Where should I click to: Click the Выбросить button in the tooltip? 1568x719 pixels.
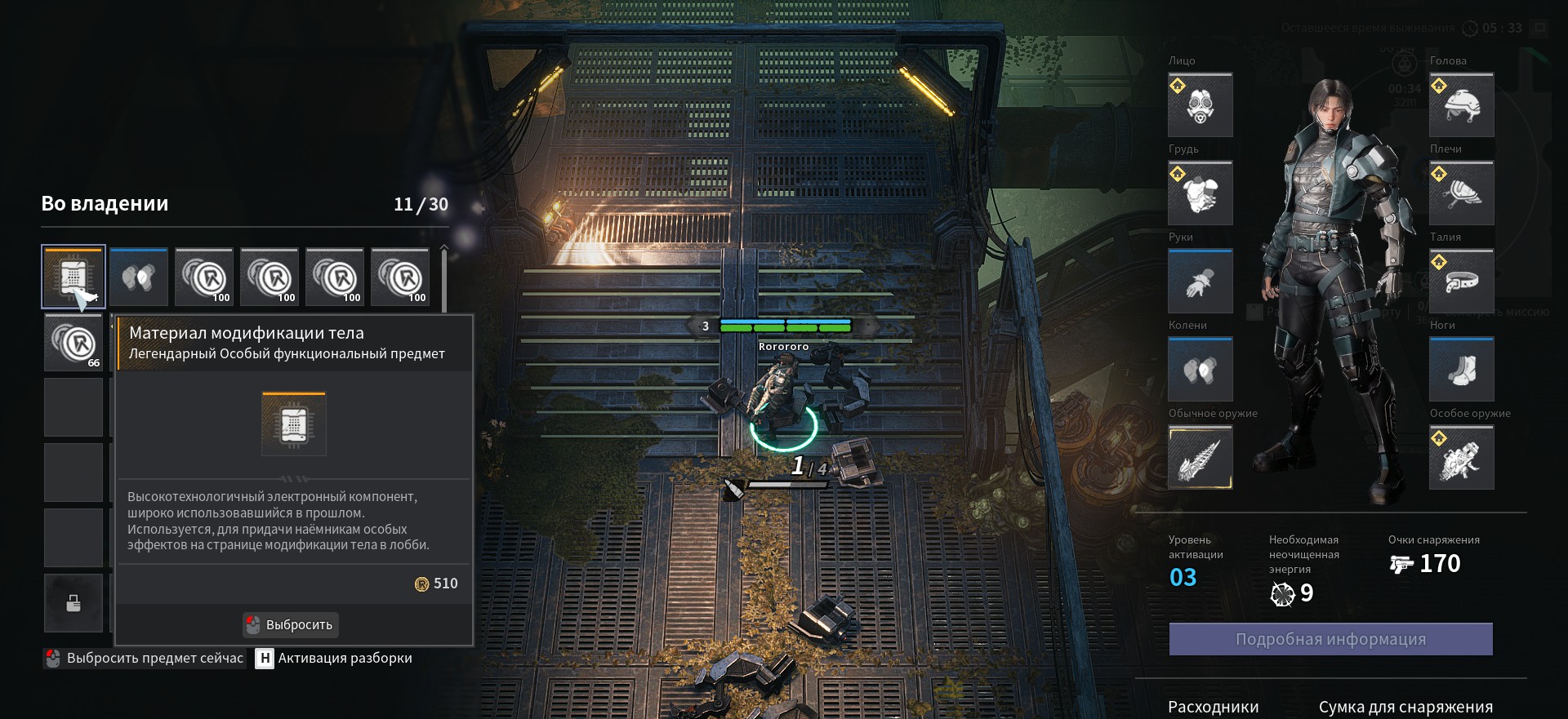291,624
